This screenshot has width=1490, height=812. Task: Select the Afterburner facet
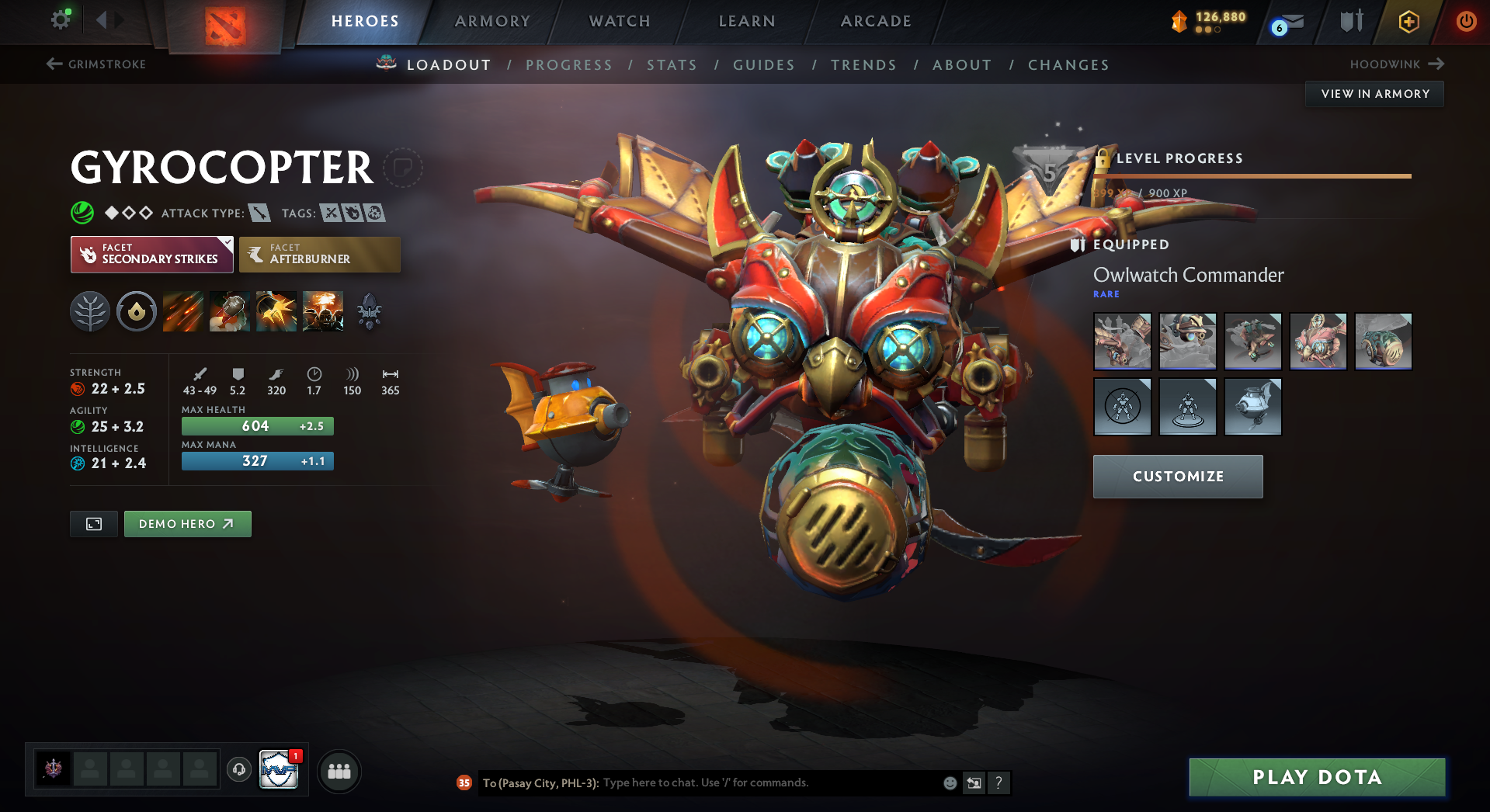320,255
